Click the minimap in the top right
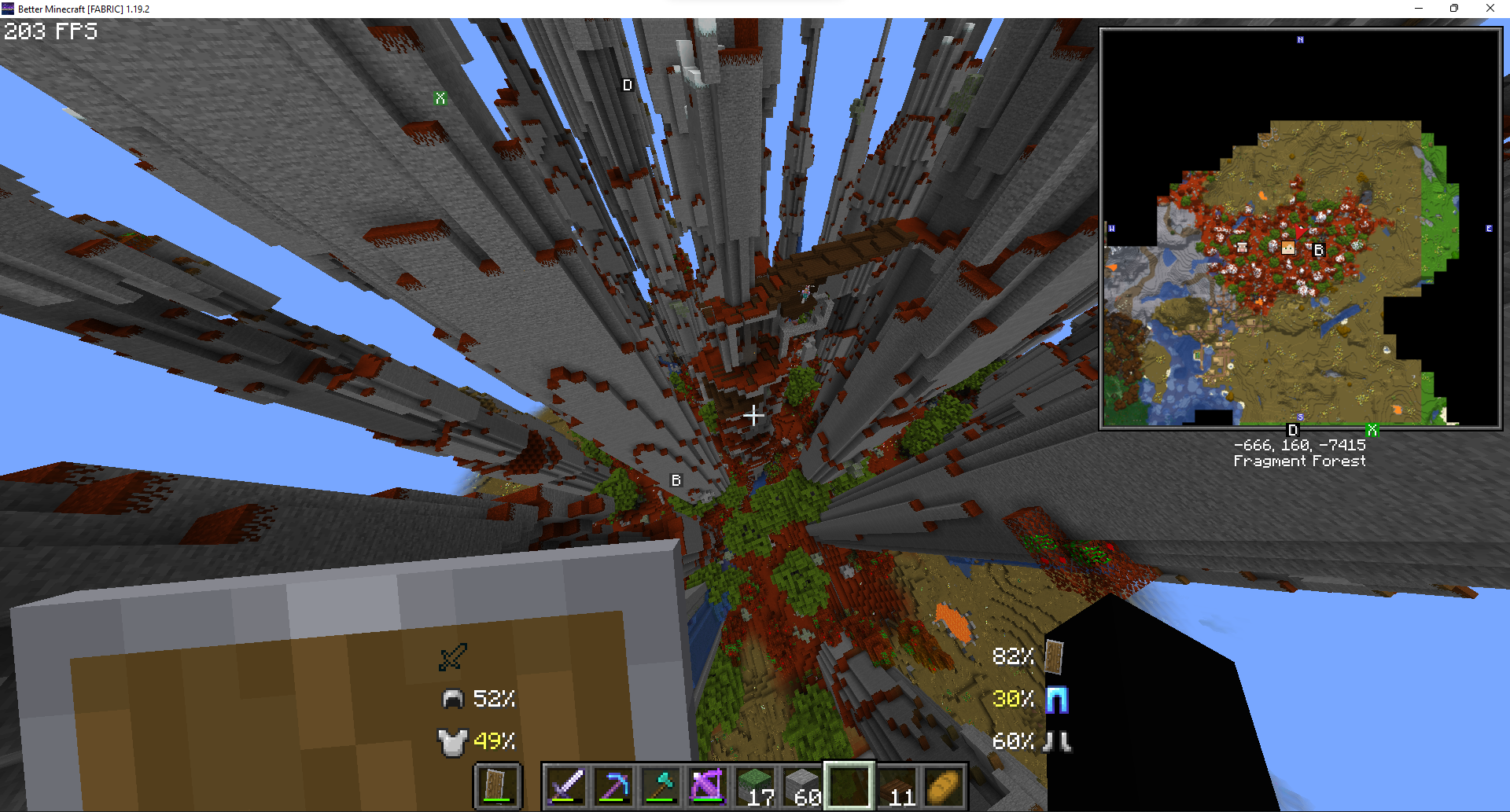The width and height of the screenshot is (1510, 812). [x=1301, y=229]
